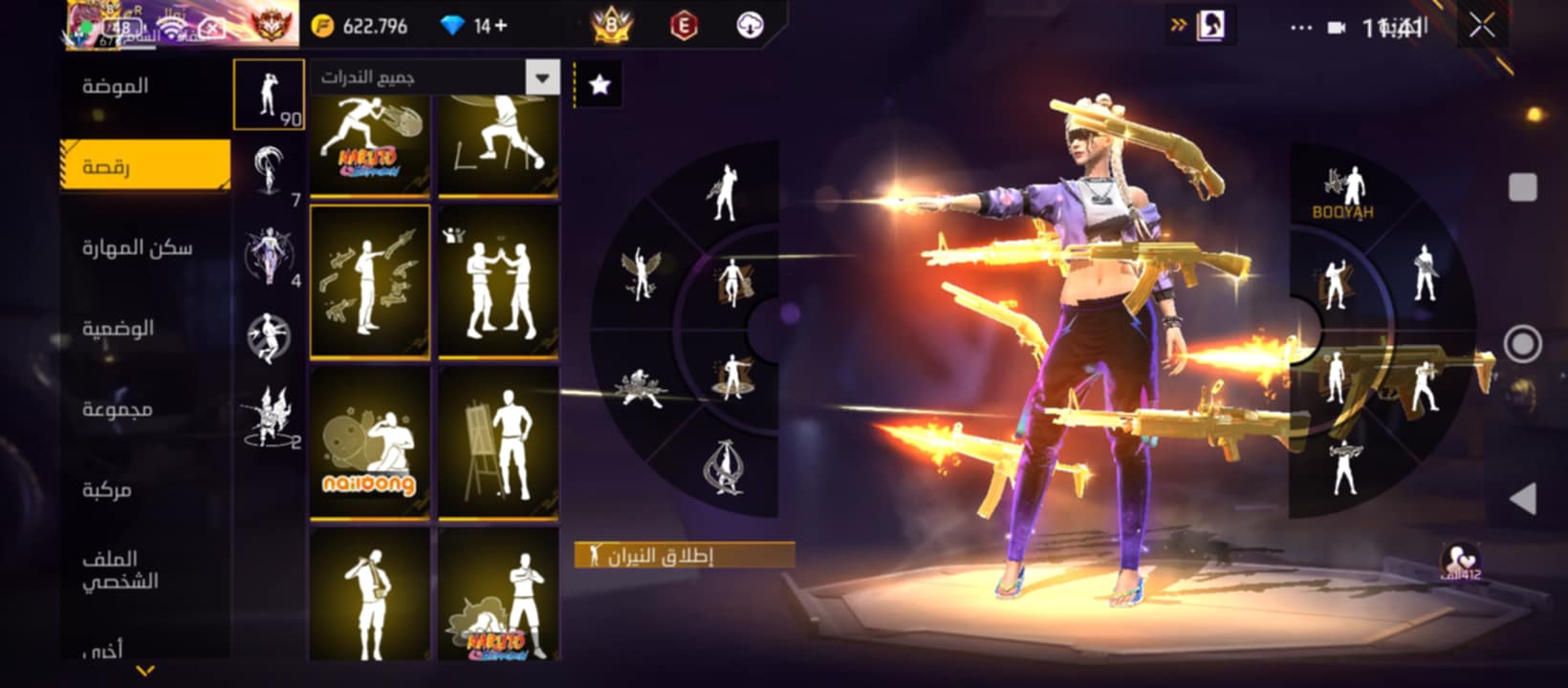1568x688 pixels.
Task: Tap the phone's triangle back button
Action: [x=1522, y=498]
